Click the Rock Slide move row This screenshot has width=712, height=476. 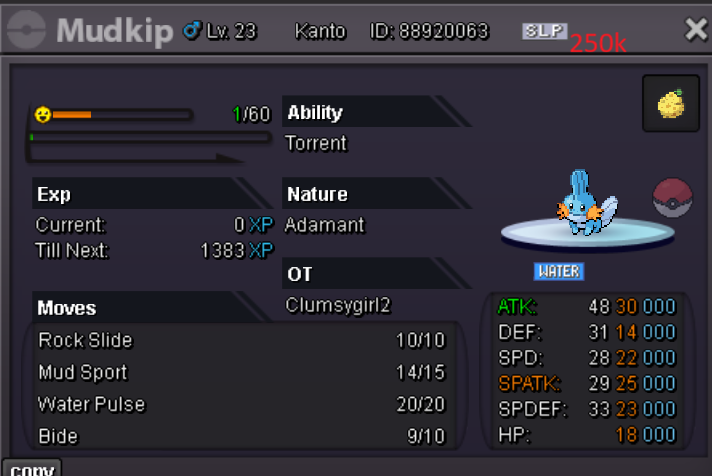point(240,341)
